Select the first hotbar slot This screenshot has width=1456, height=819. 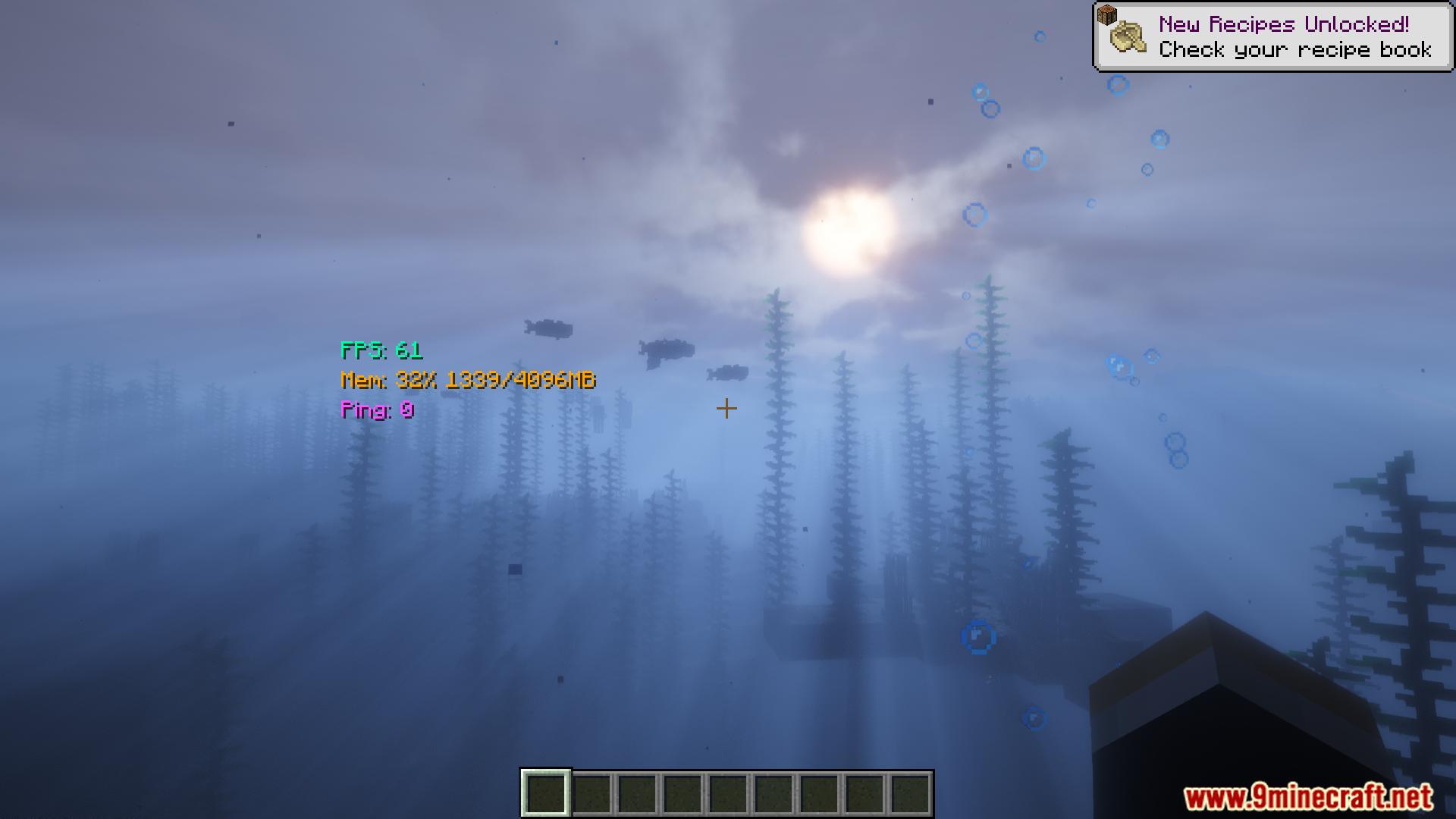[545, 793]
